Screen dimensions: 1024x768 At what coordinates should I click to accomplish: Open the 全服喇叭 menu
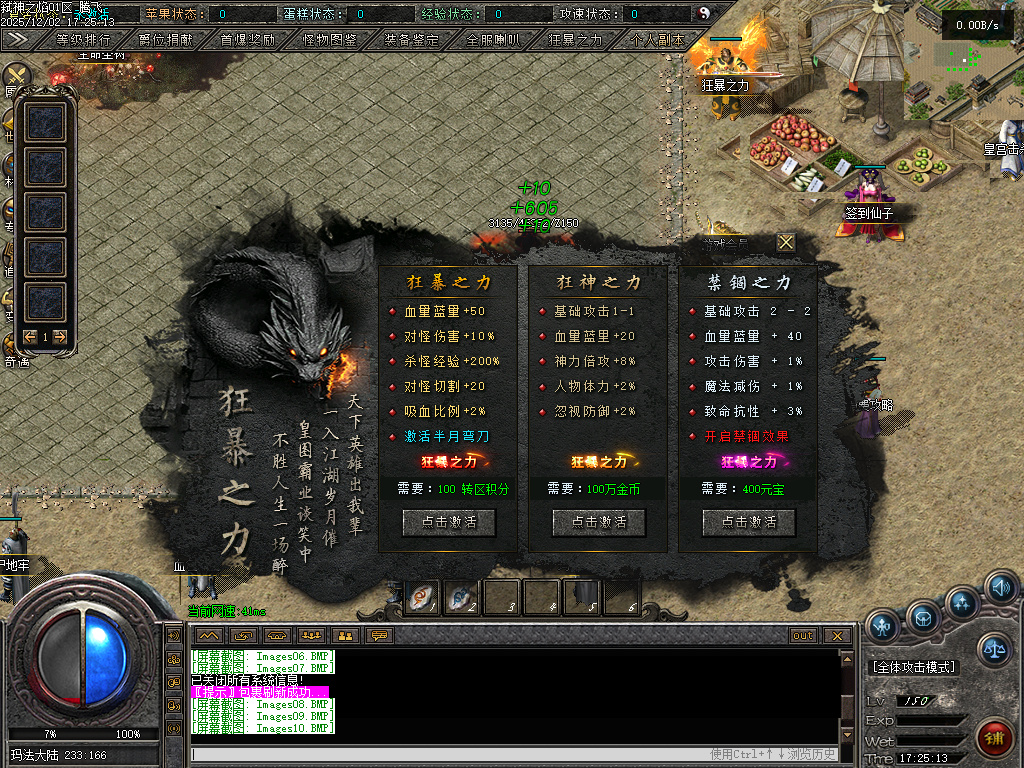click(493, 40)
